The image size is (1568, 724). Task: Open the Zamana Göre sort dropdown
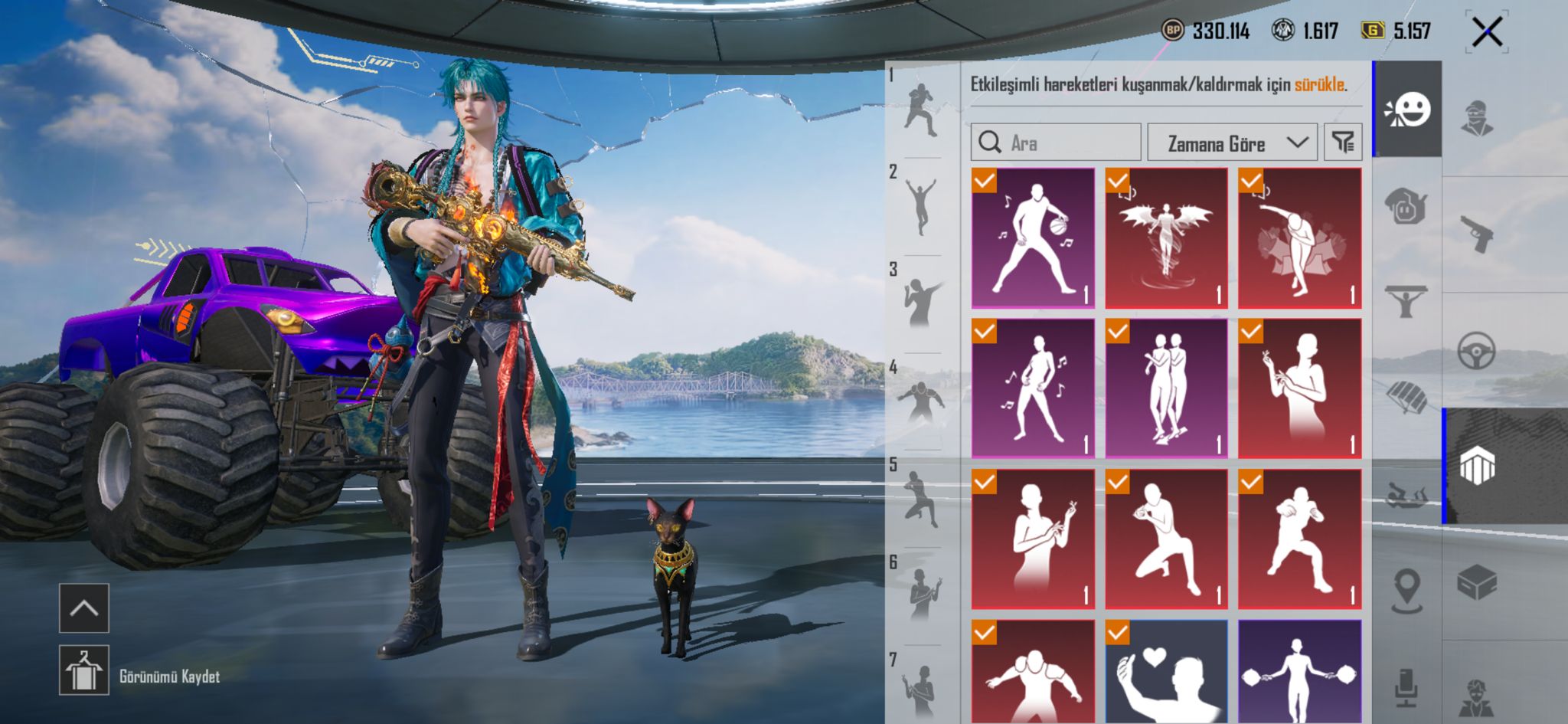(1232, 143)
